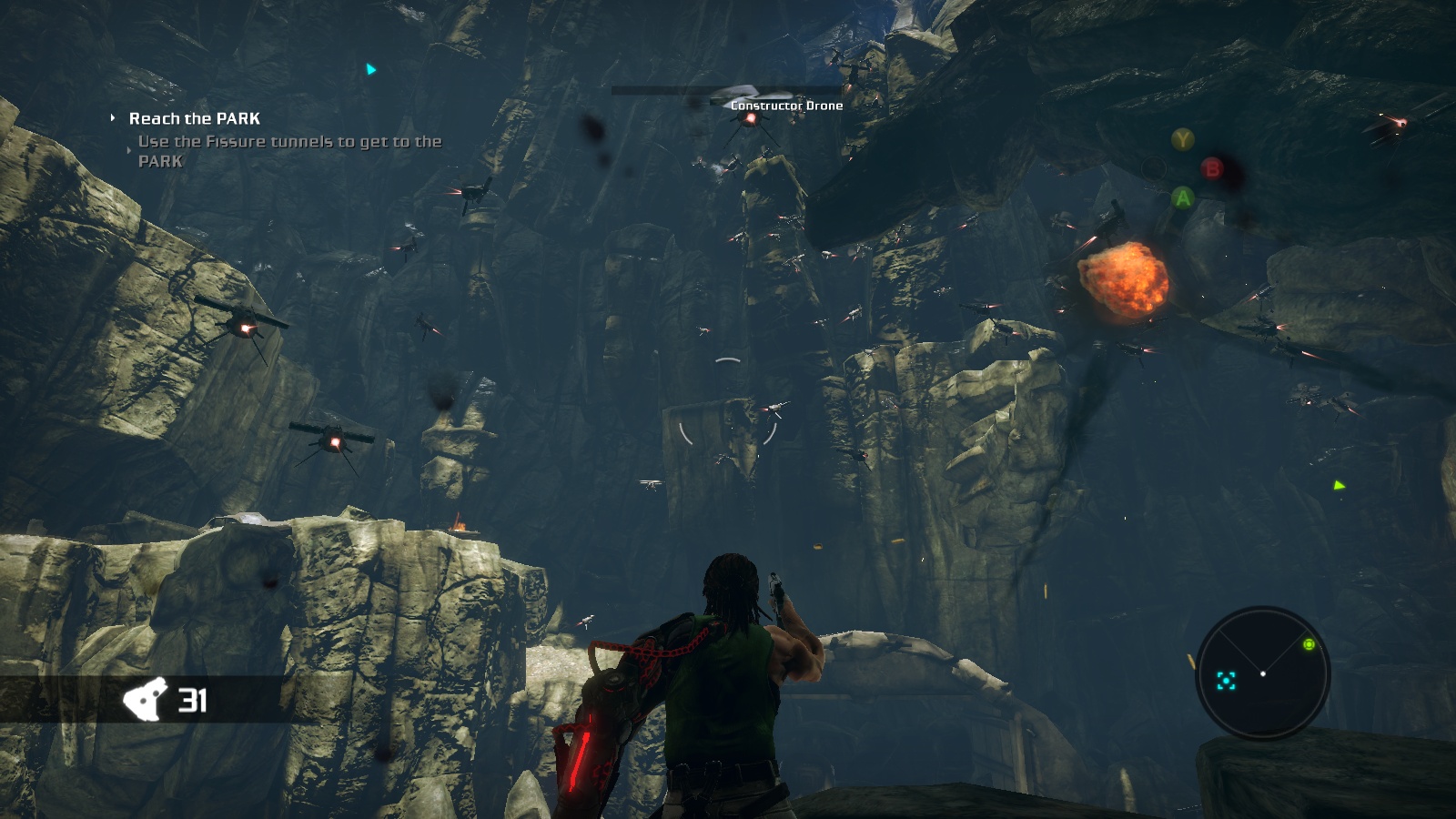Select the pistol weapon icon
Image resolution: width=1456 pixels, height=819 pixels.
point(146,700)
